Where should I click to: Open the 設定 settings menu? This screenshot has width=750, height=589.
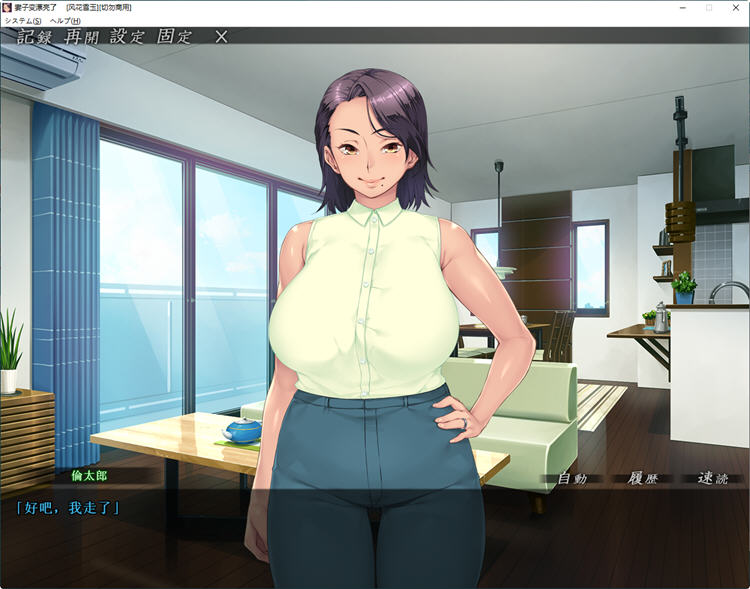click(x=128, y=37)
